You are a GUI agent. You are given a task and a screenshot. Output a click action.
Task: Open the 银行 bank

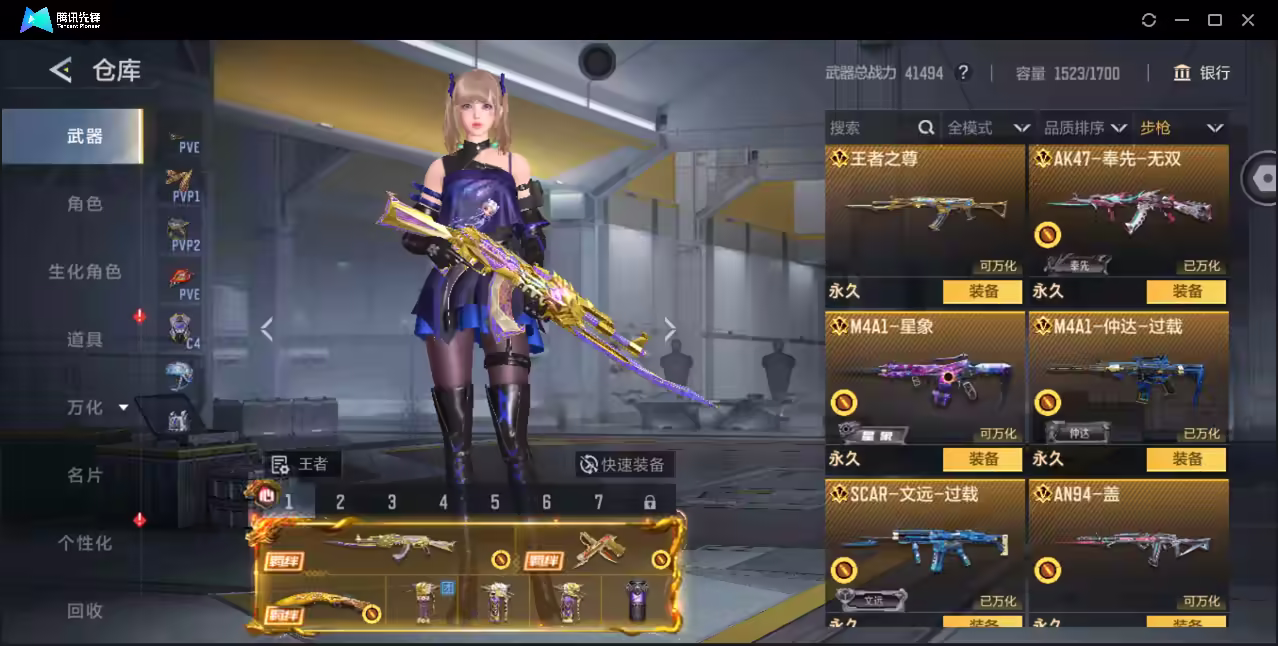coord(1202,73)
